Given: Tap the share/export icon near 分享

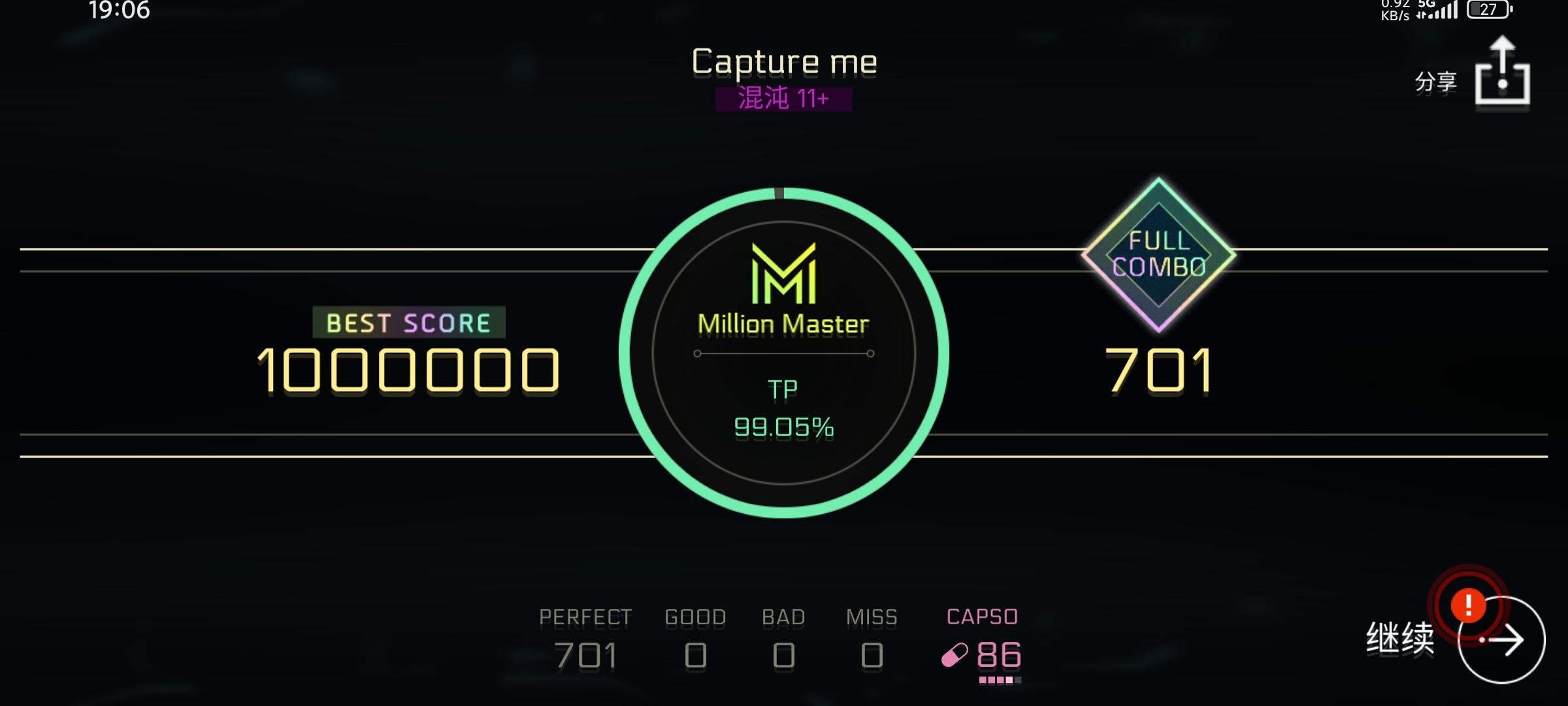Looking at the screenshot, I should coord(1503,74).
